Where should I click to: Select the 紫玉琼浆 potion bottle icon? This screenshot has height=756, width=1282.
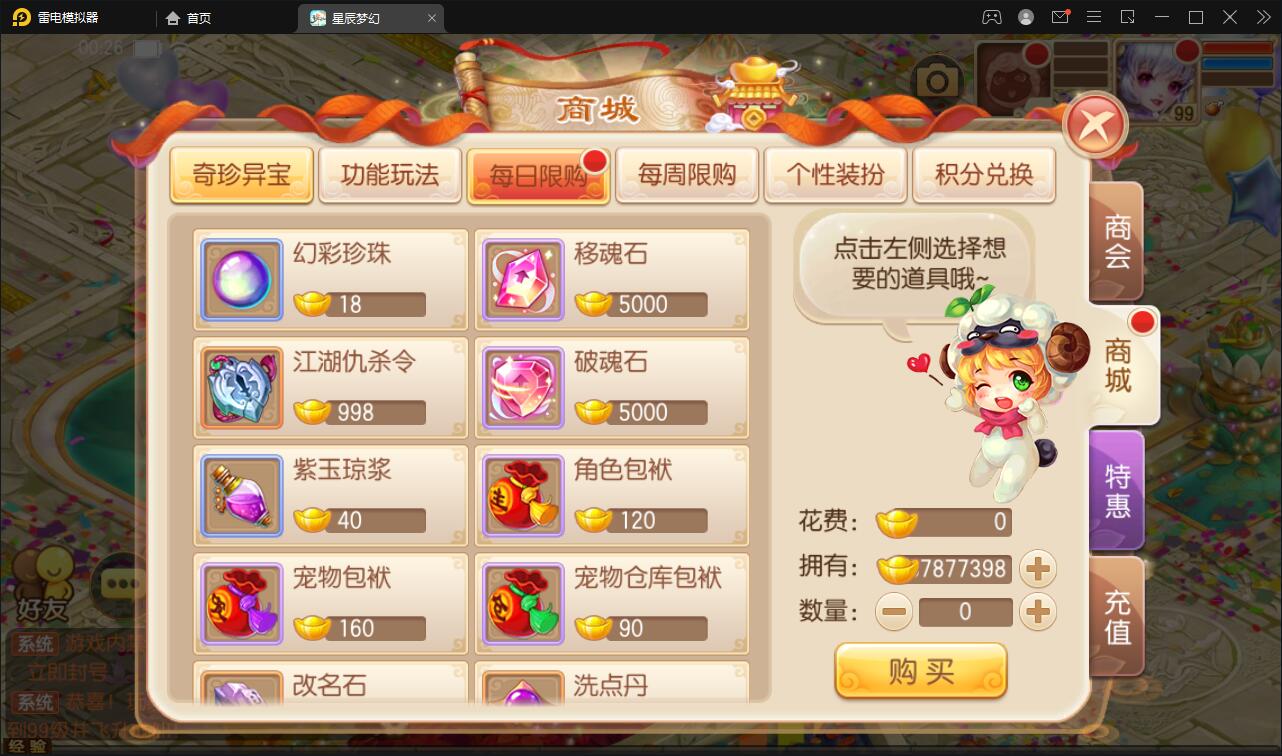241,495
